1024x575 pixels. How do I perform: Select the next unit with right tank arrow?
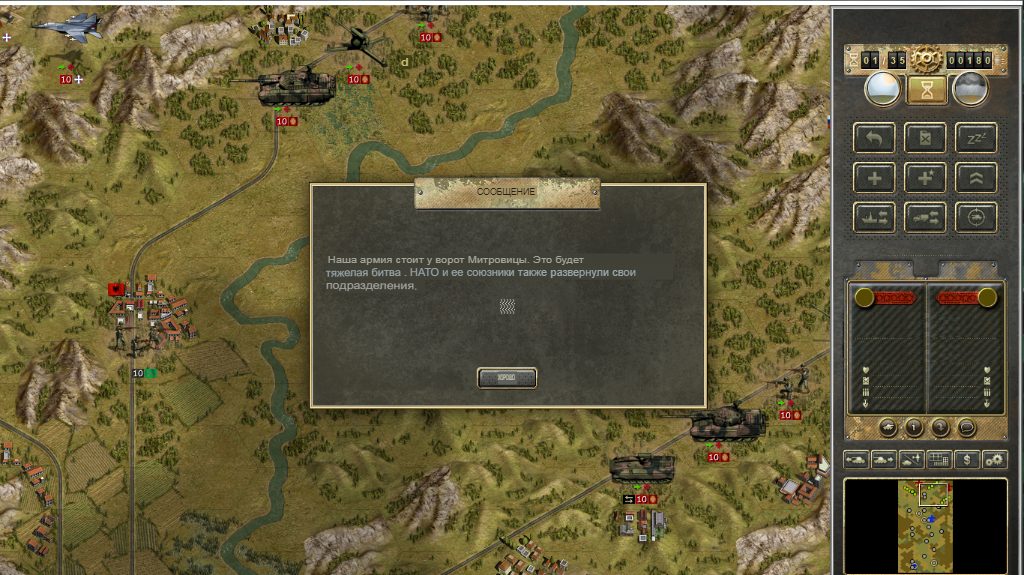(884, 459)
